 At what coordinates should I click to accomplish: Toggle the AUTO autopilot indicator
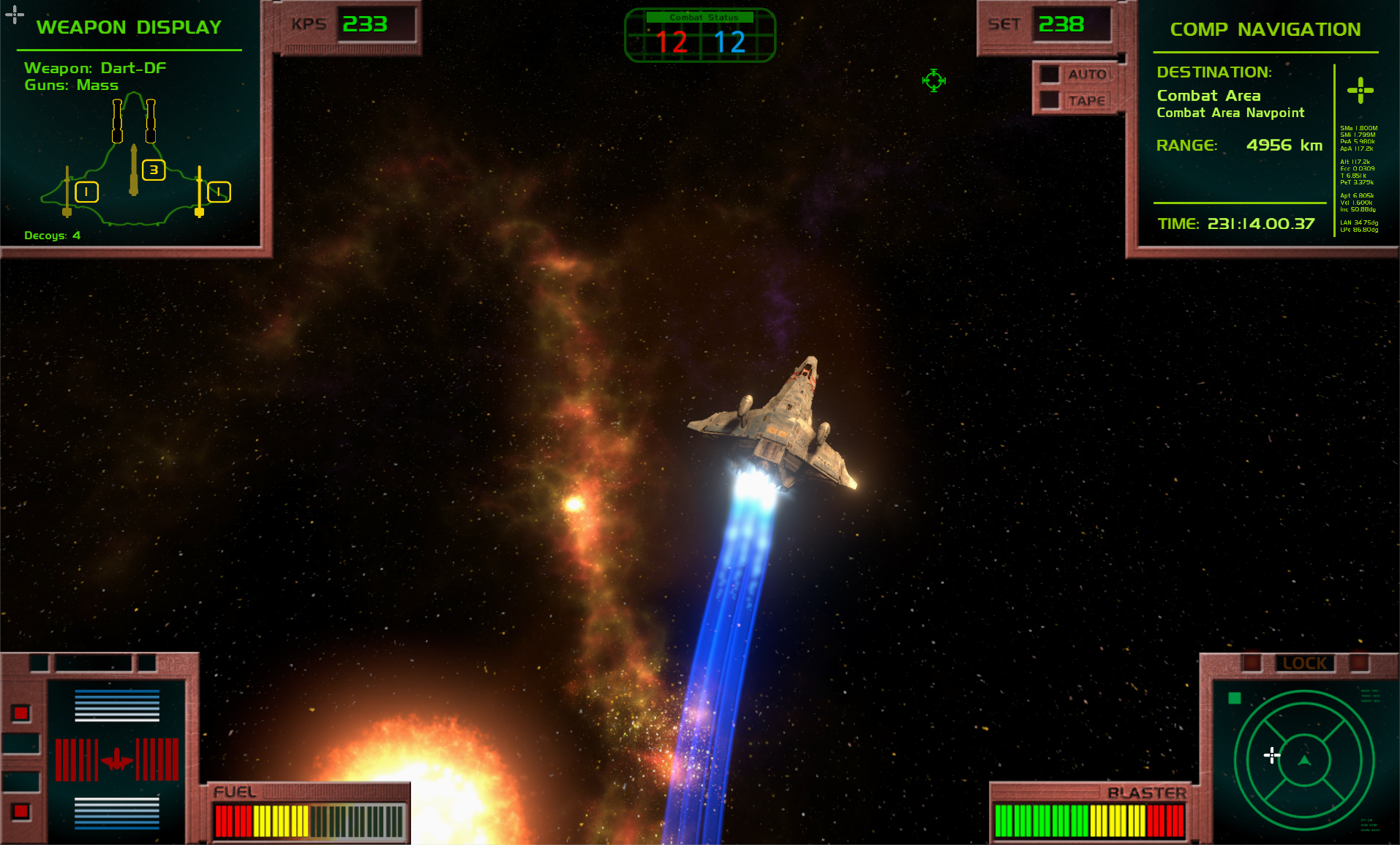[x=1051, y=75]
